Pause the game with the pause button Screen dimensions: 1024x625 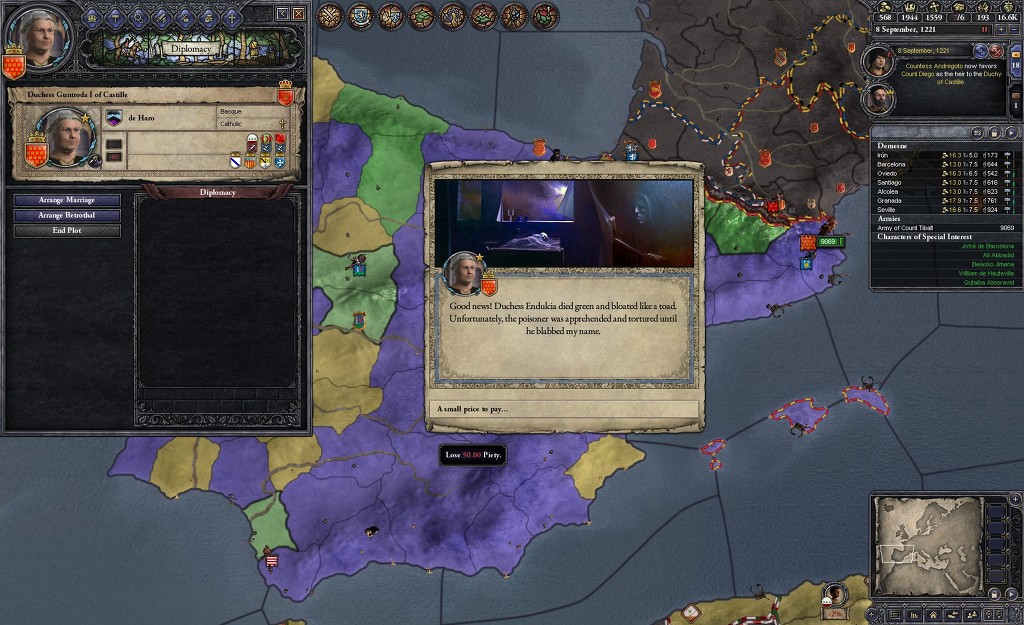pos(984,30)
